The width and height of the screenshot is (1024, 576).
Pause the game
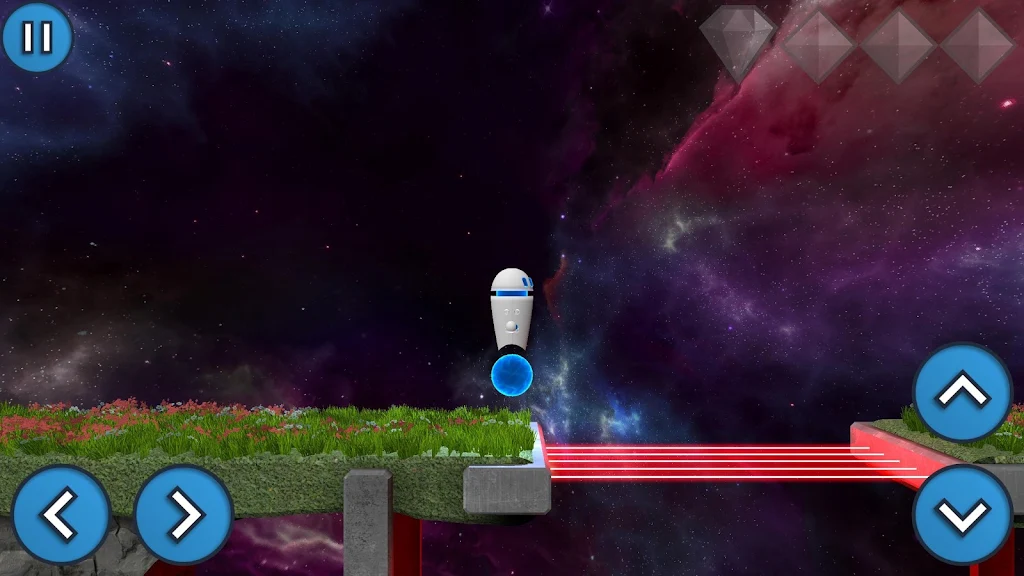(37, 38)
